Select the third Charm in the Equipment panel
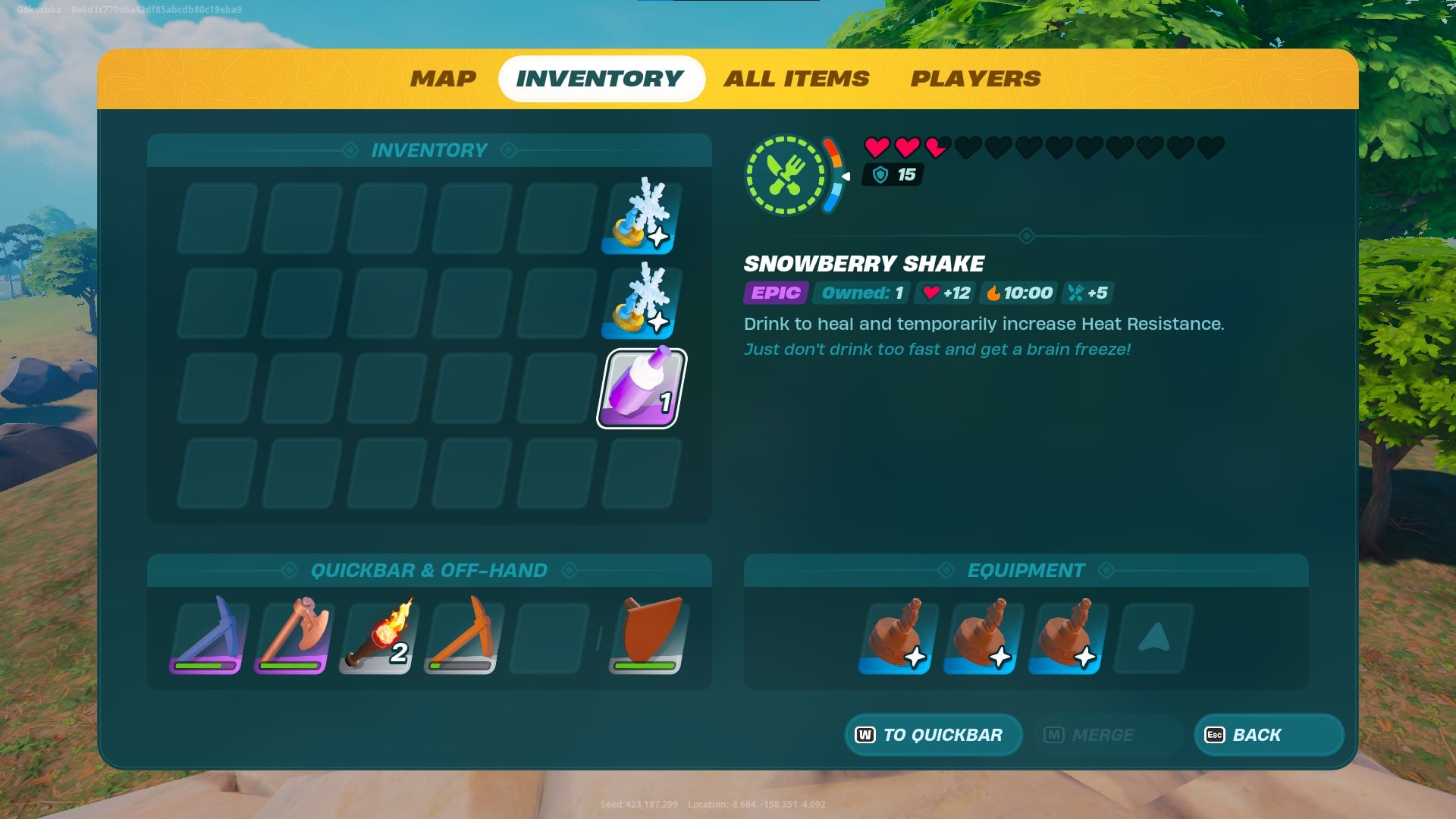This screenshot has height=819, width=1456. [x=1065, y=637]
